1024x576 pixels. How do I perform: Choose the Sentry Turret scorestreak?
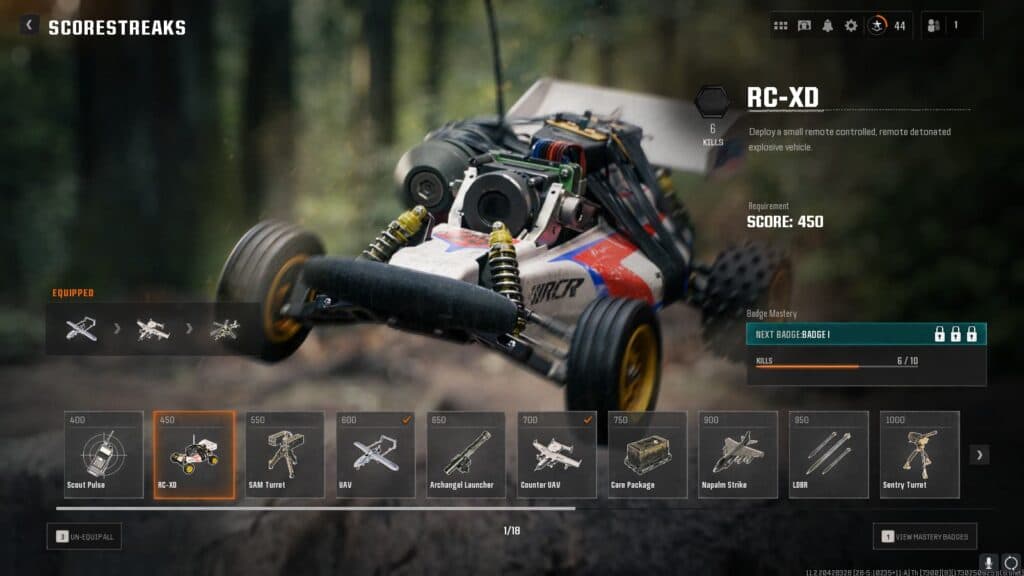919,454
